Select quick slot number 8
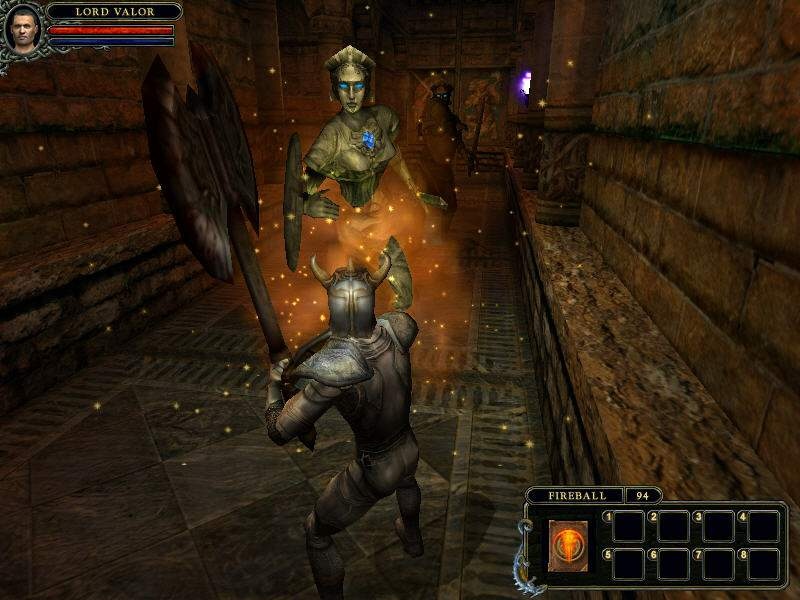The height and width of the screenshot is (600, 800). 764,564
